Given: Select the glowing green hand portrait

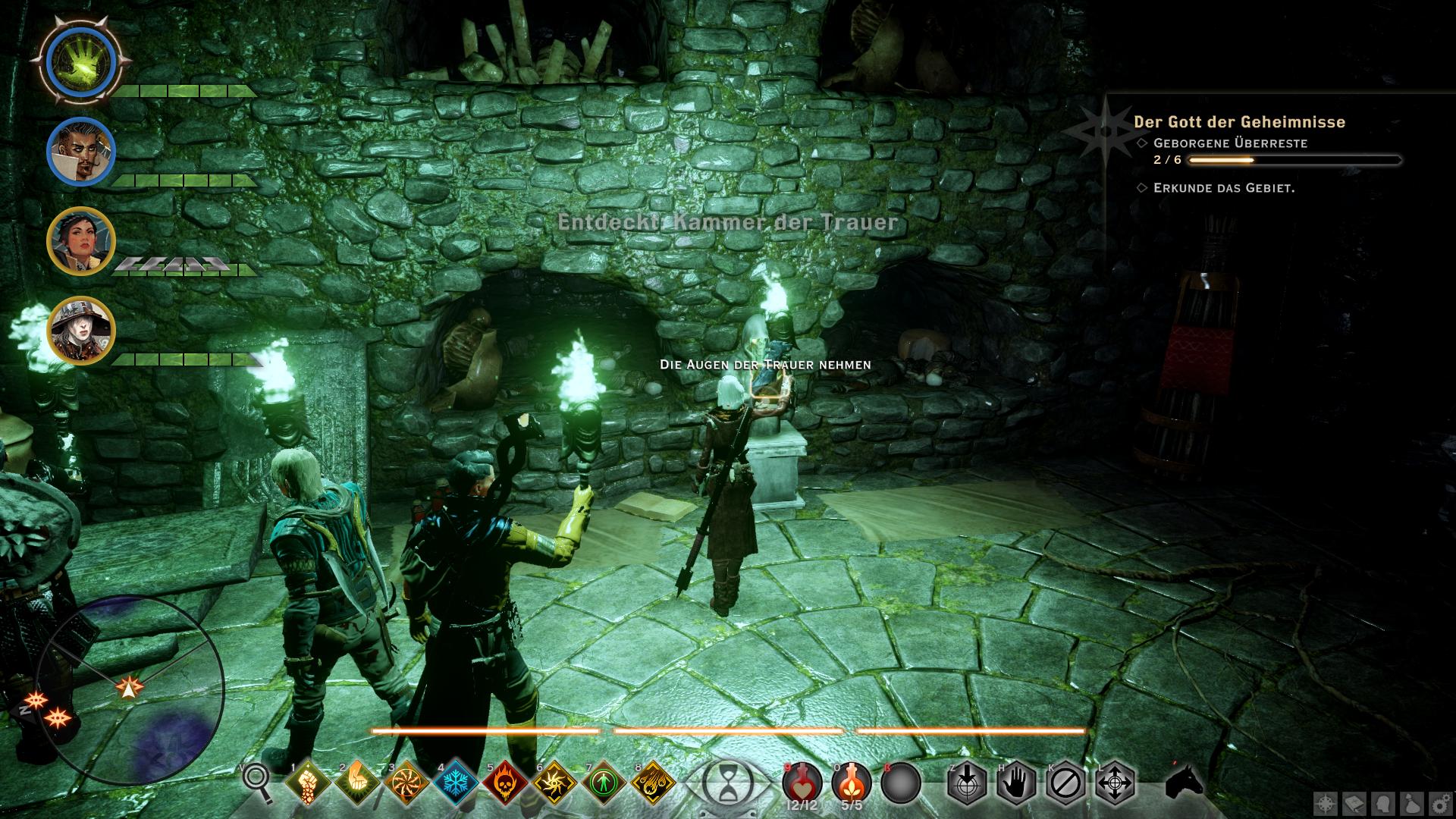Looking at the screenshot, I should pos(80,60).
